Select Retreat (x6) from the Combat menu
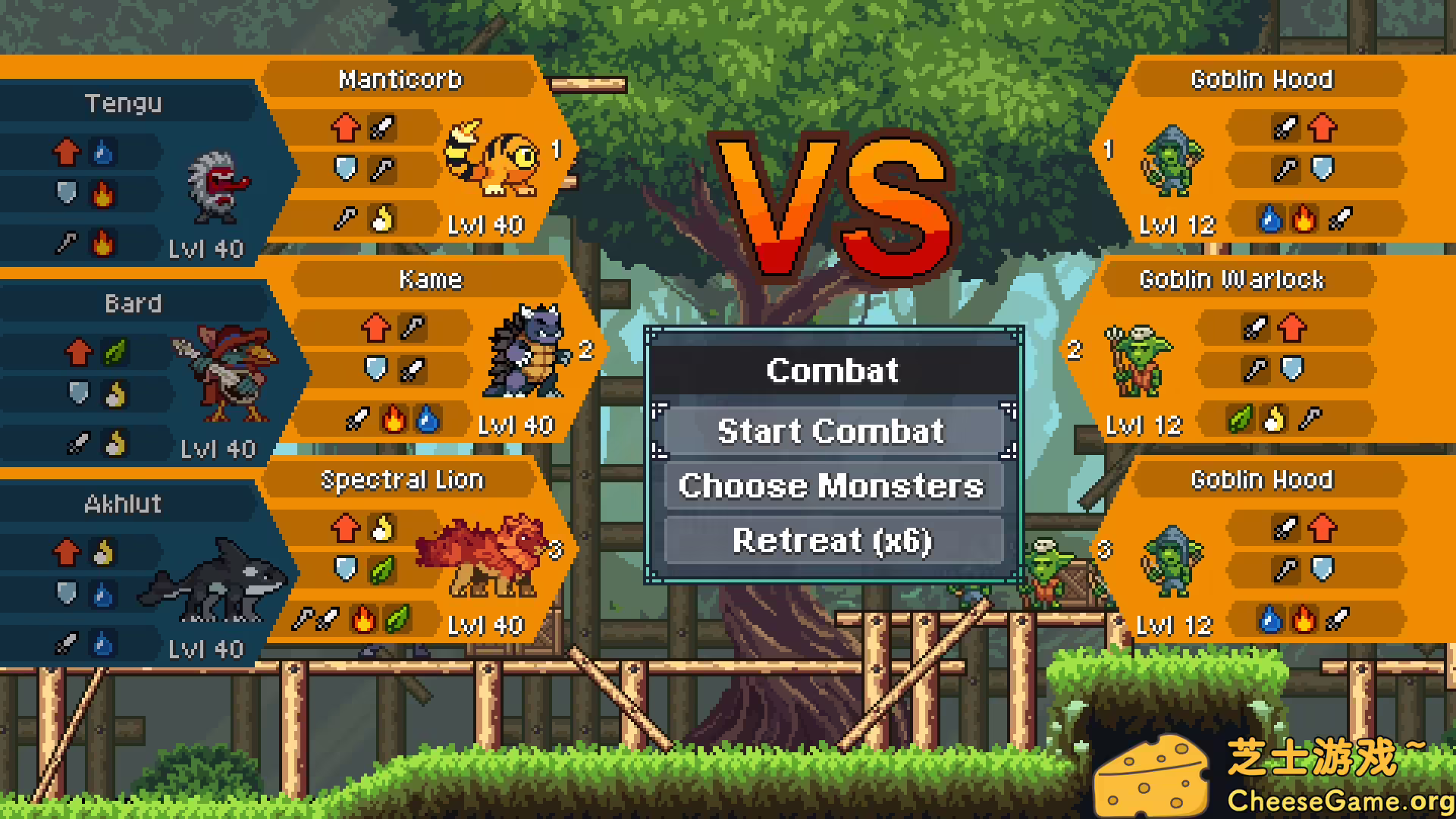Viewport: 1456px width, 819px height. point(833,541)
